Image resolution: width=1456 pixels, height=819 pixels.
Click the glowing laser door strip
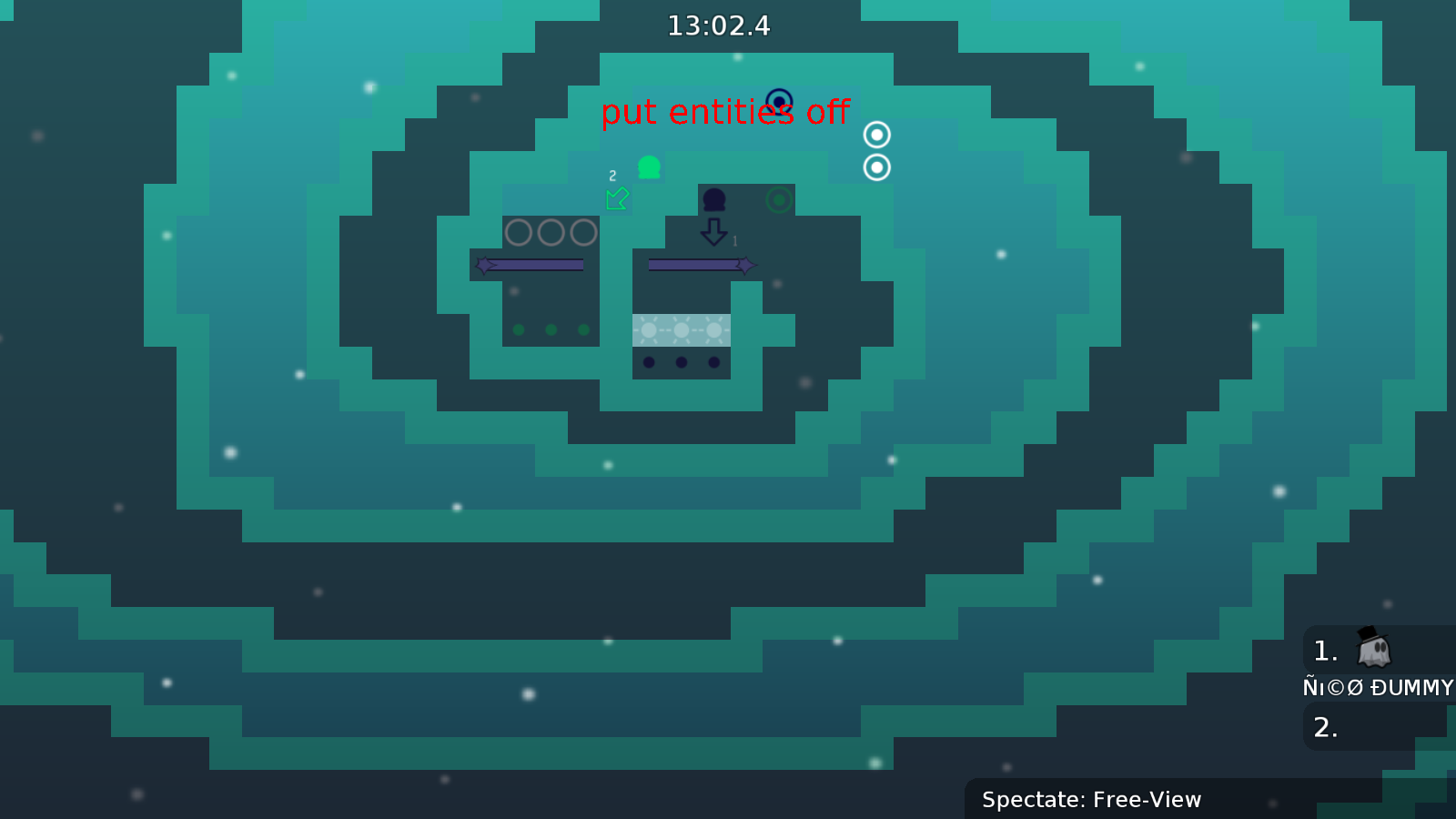tap(681, 329)
